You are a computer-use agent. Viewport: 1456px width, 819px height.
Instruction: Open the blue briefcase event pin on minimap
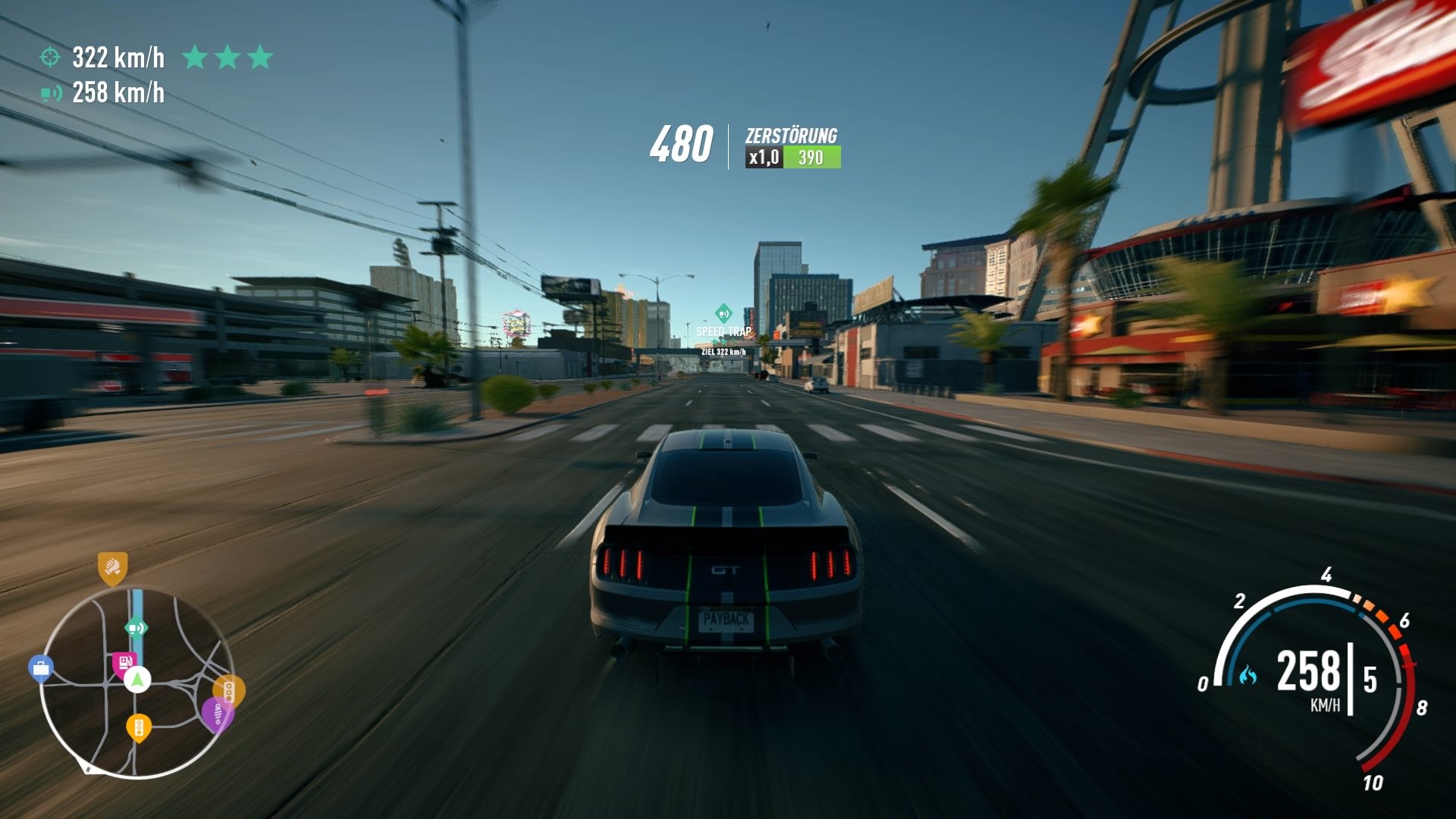[x=41, y=667]
